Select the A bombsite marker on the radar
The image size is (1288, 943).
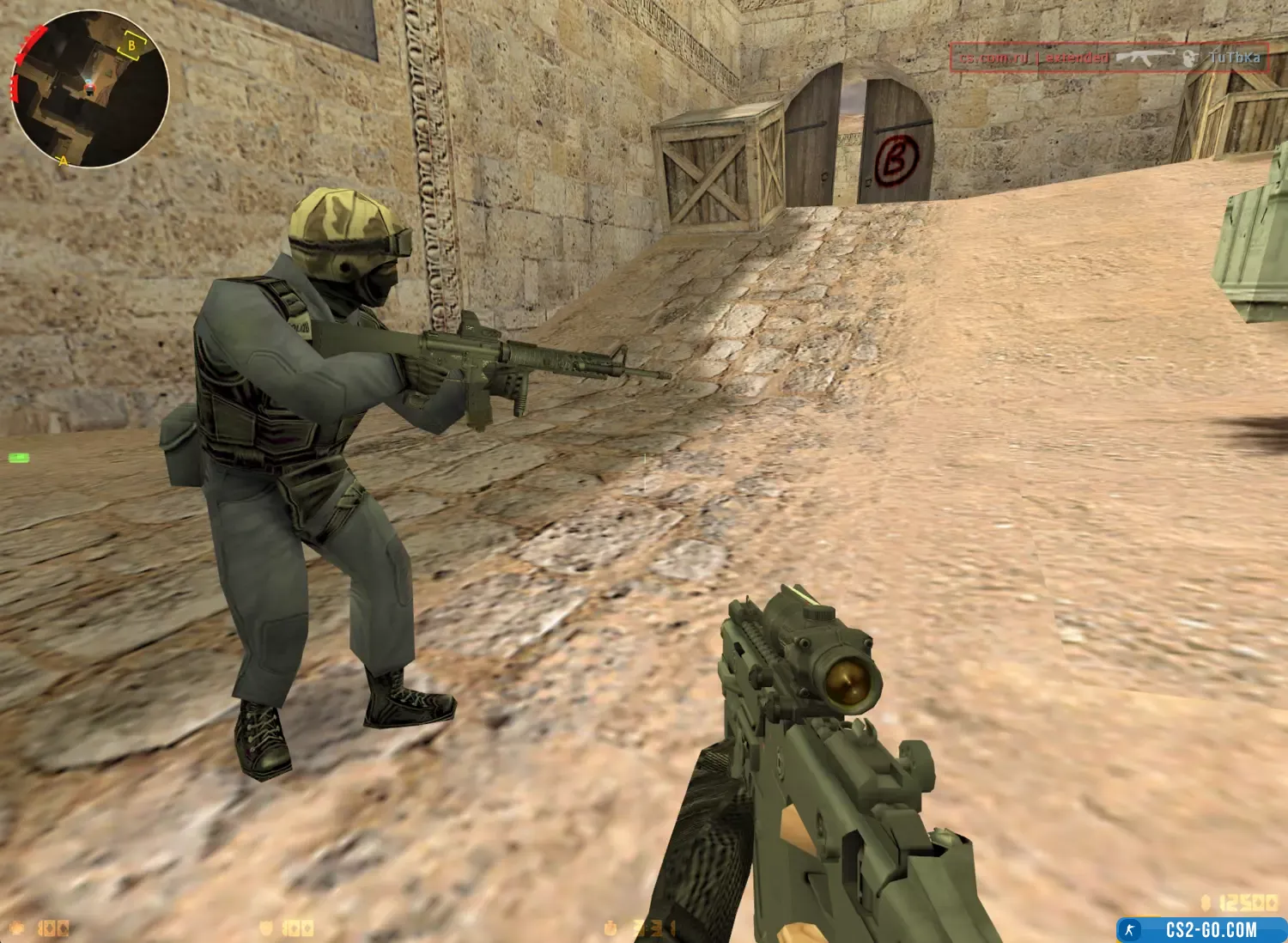pos(63,161)
